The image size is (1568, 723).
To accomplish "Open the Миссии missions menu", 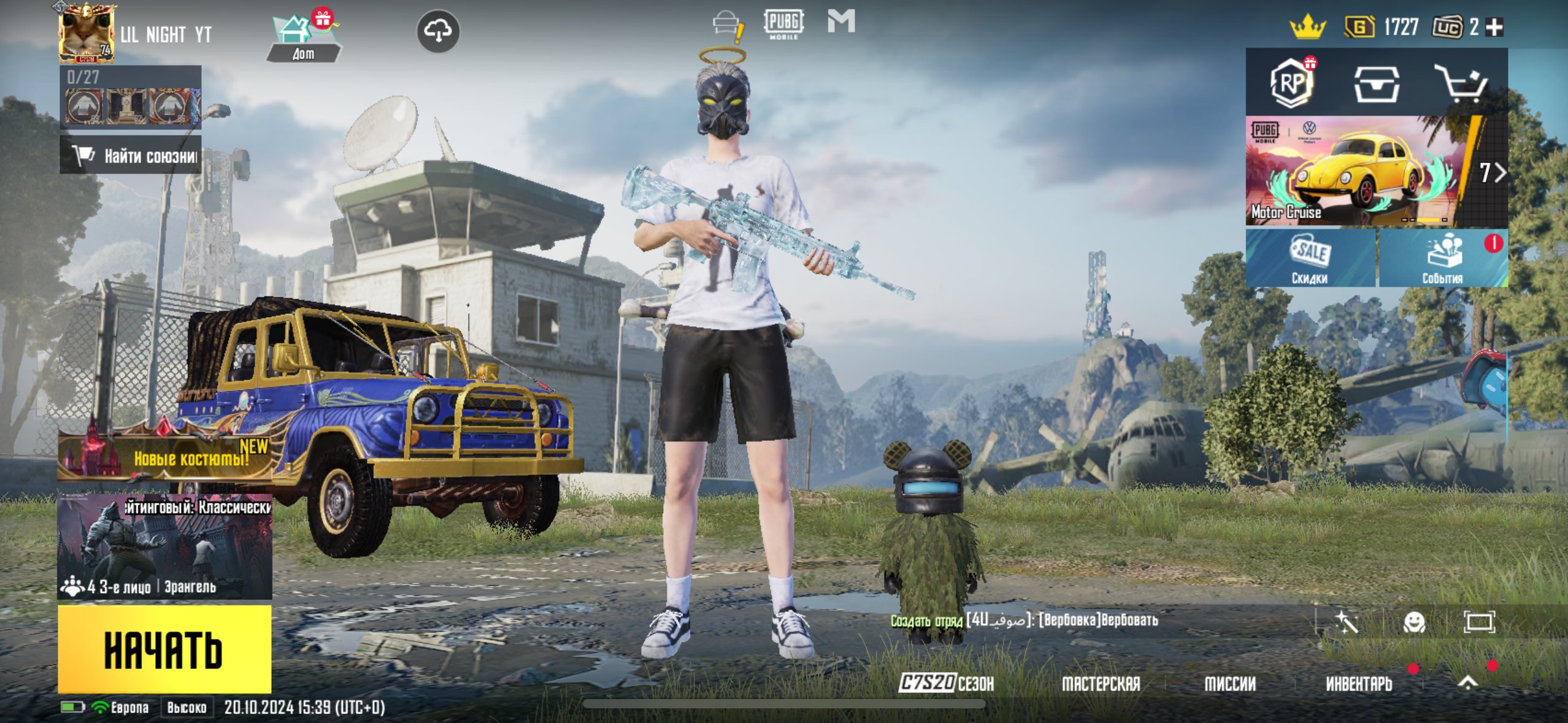I will coord(1230,683).
